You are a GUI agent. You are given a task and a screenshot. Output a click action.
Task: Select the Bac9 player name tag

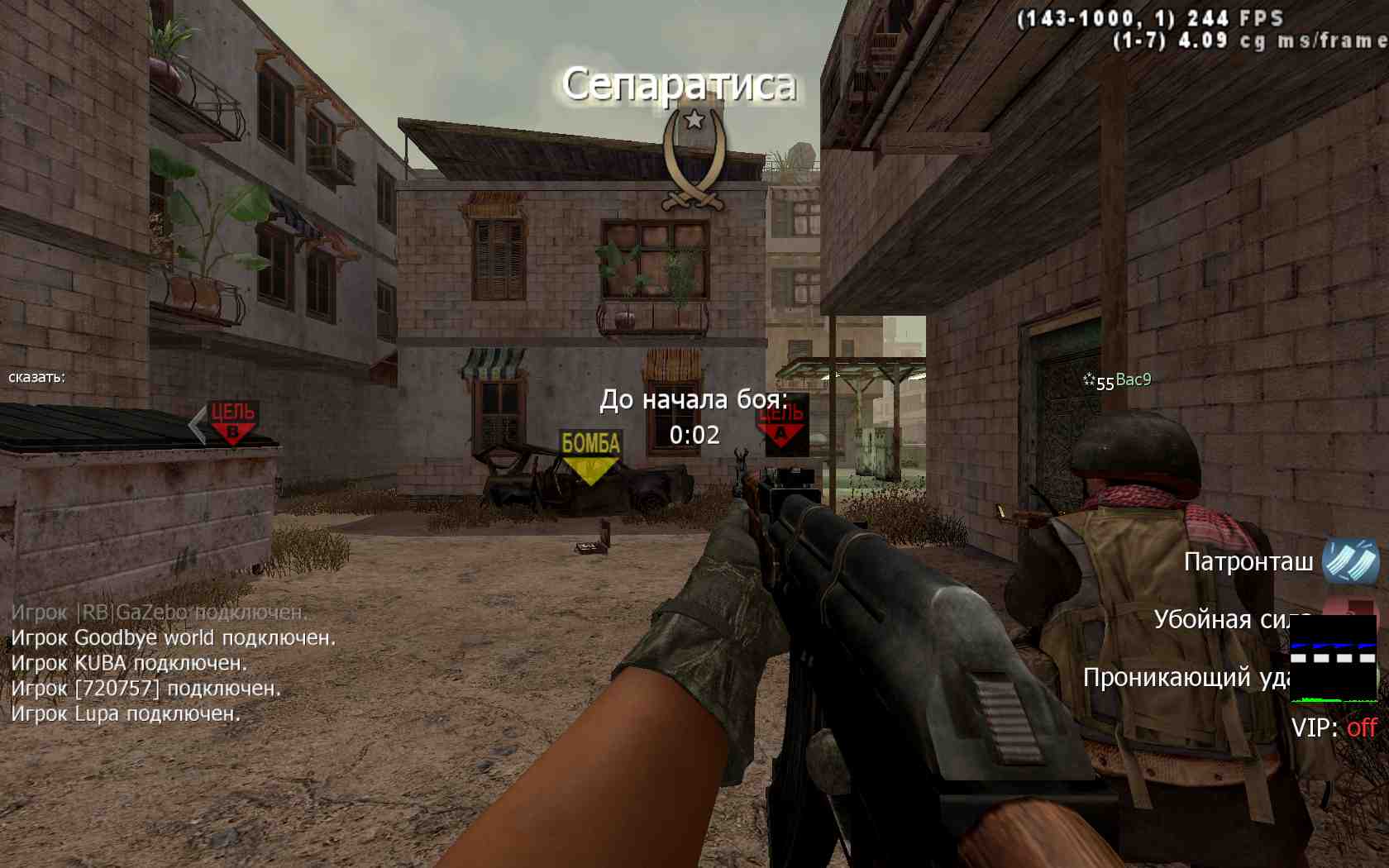click(x=1132, y=380)
